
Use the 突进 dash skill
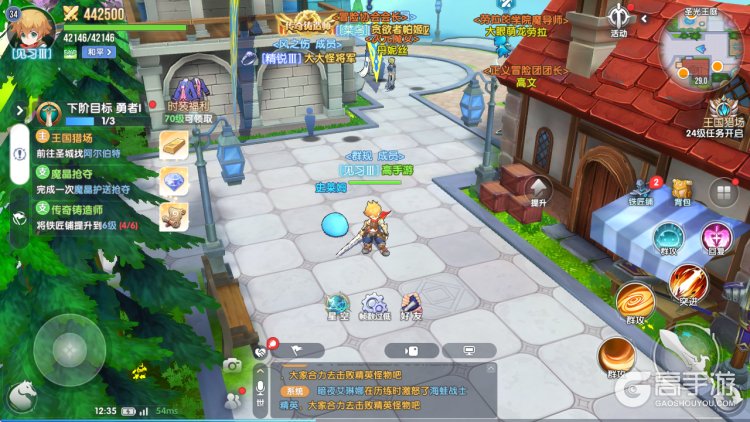(x=688, y=283)
